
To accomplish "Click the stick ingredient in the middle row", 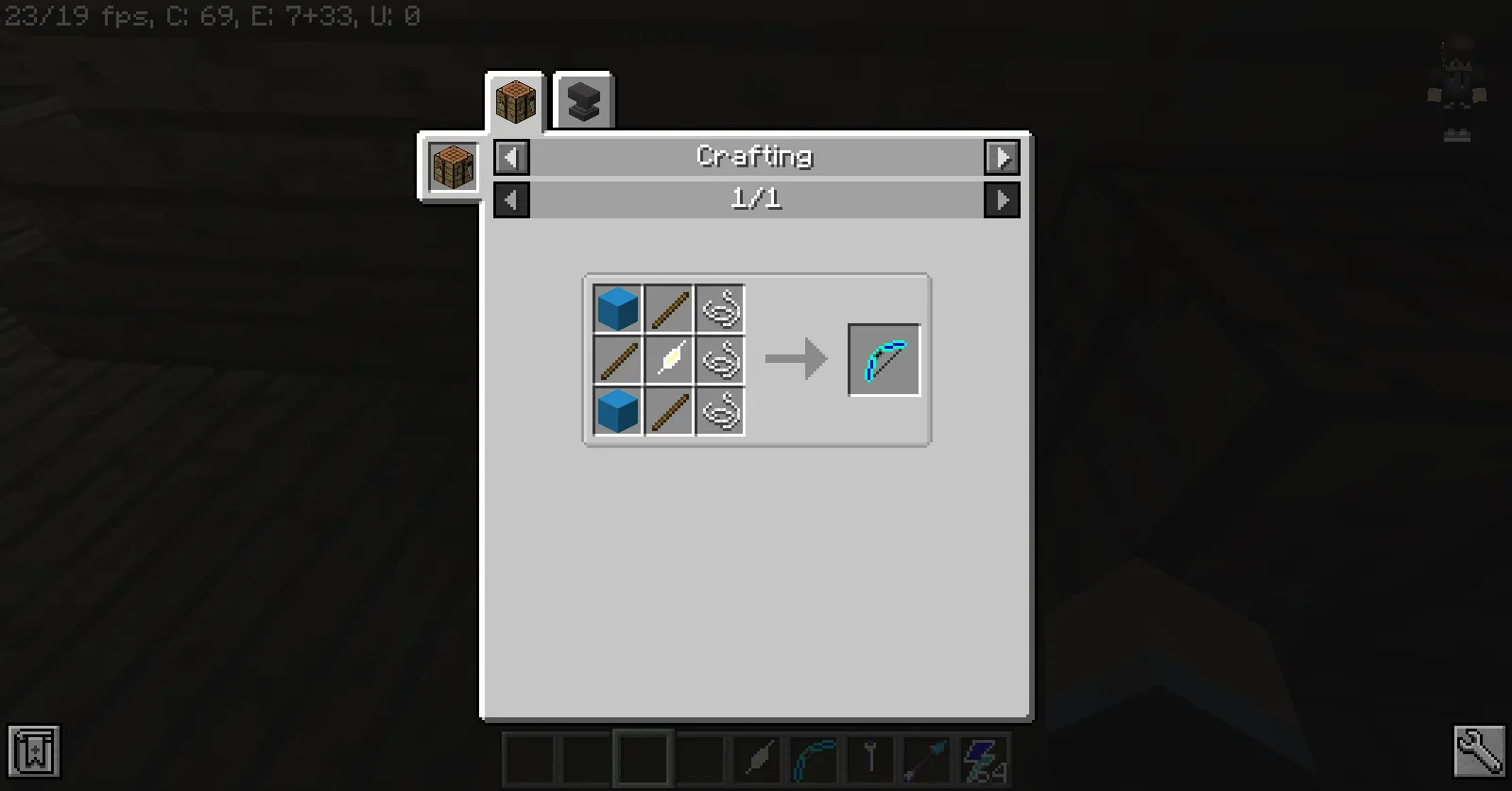I will pyautogui.click(x=617, y=359).
